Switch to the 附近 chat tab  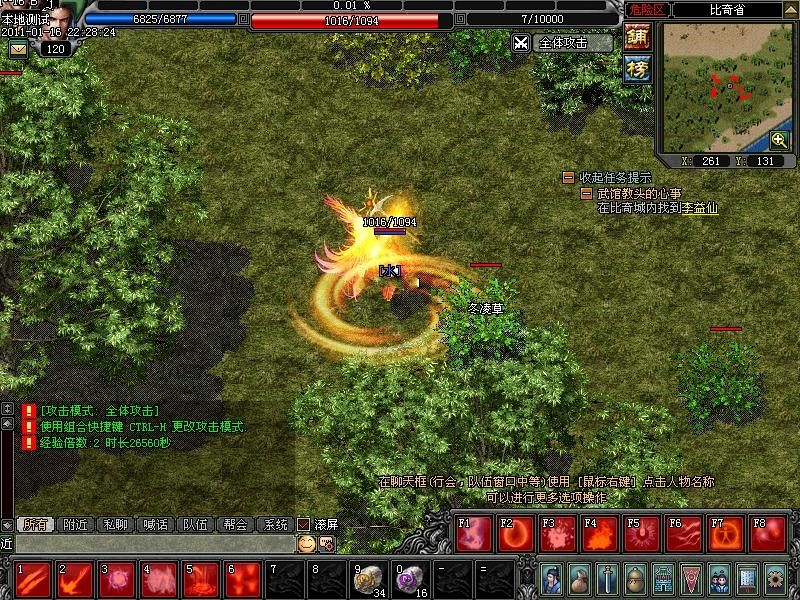point(76,524)
